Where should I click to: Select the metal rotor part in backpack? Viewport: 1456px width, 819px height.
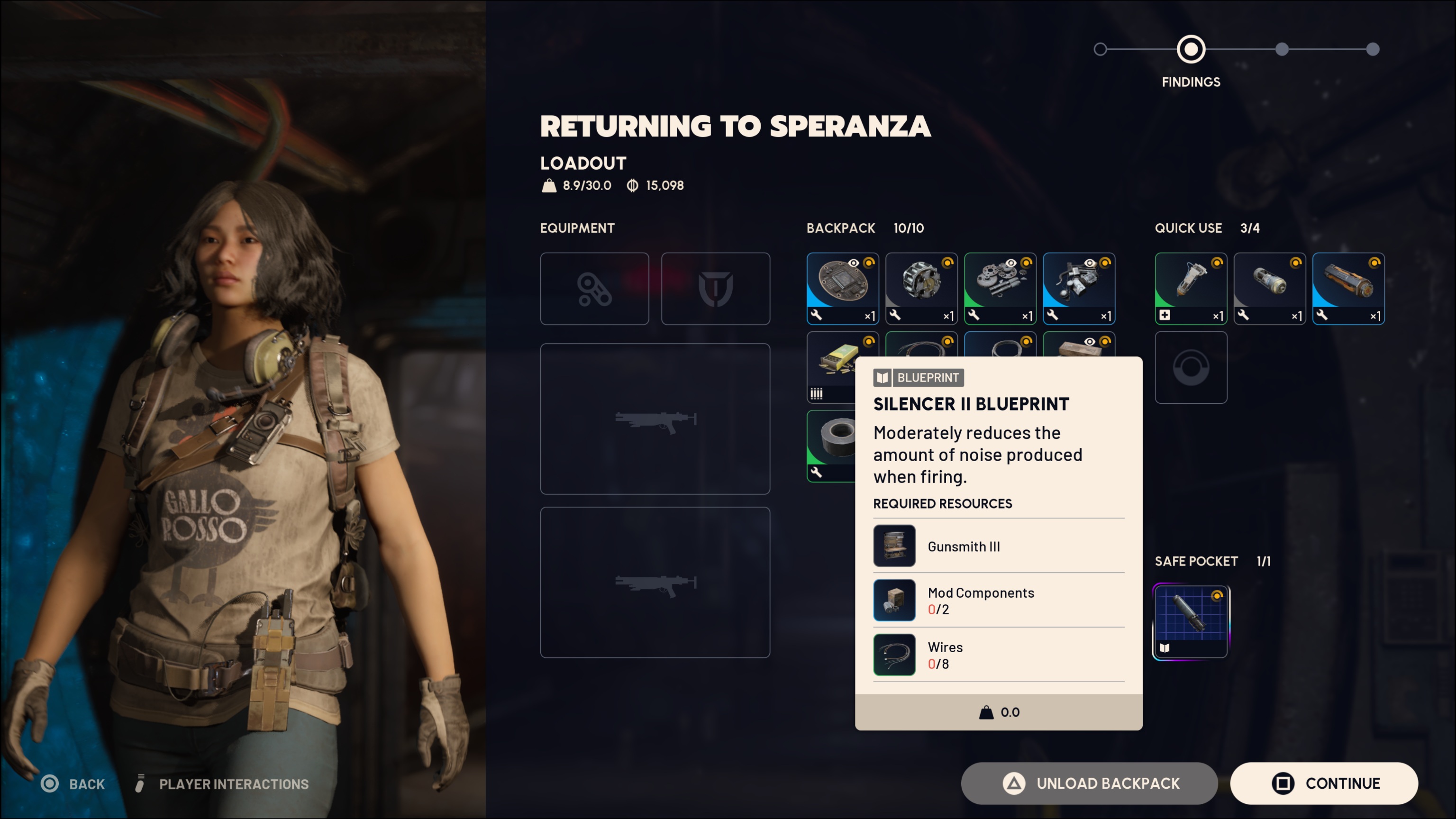click(921, 288)
